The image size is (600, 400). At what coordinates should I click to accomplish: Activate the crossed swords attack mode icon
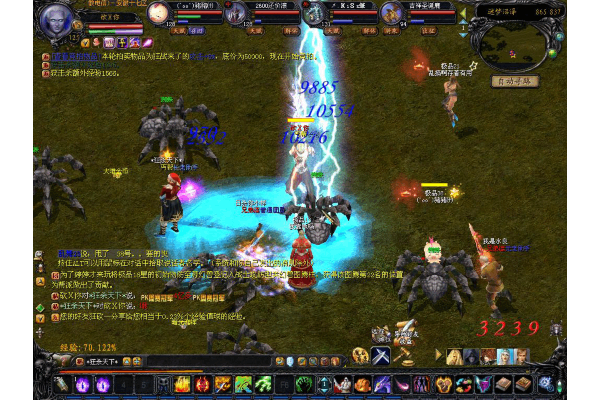[381, 356]
